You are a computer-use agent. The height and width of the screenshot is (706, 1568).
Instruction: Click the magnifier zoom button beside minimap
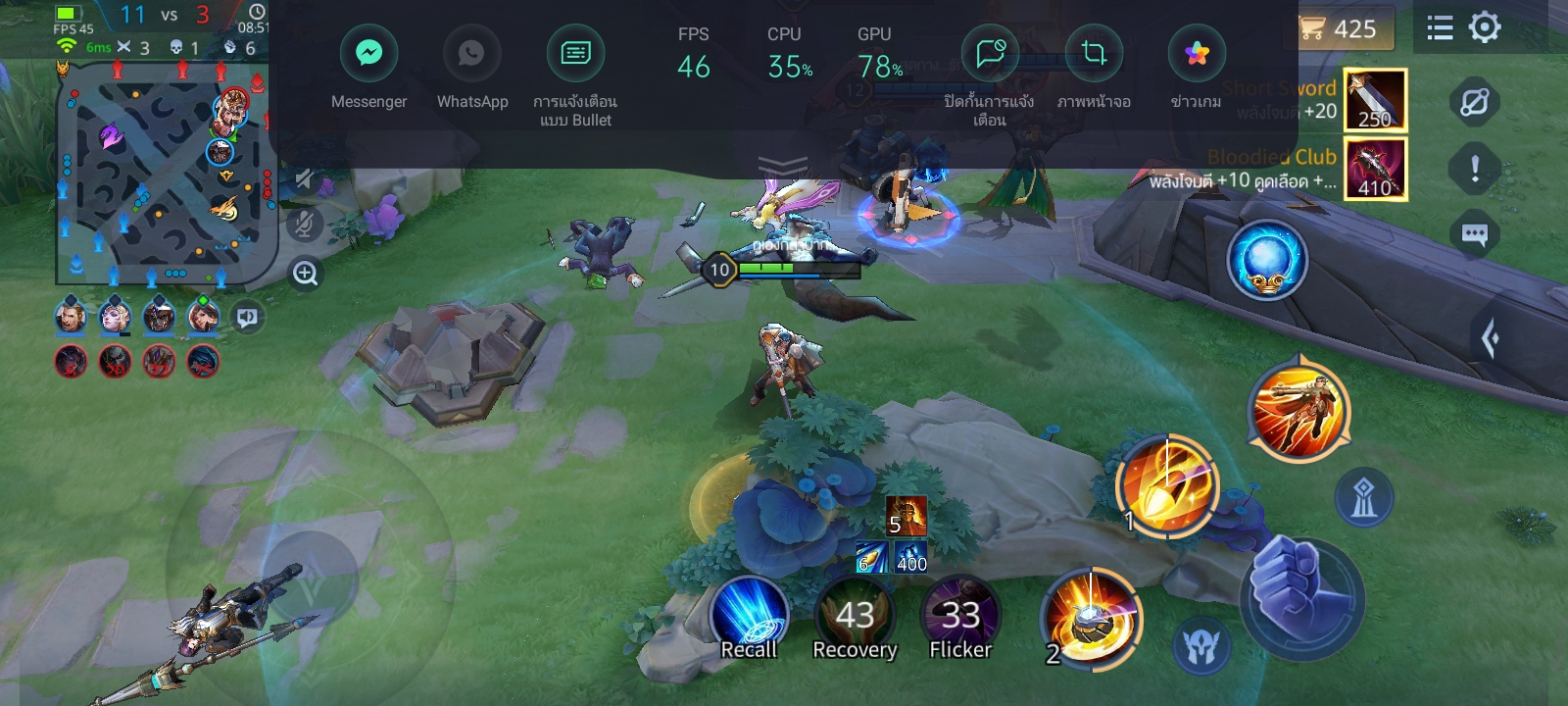tap(306, 274)
